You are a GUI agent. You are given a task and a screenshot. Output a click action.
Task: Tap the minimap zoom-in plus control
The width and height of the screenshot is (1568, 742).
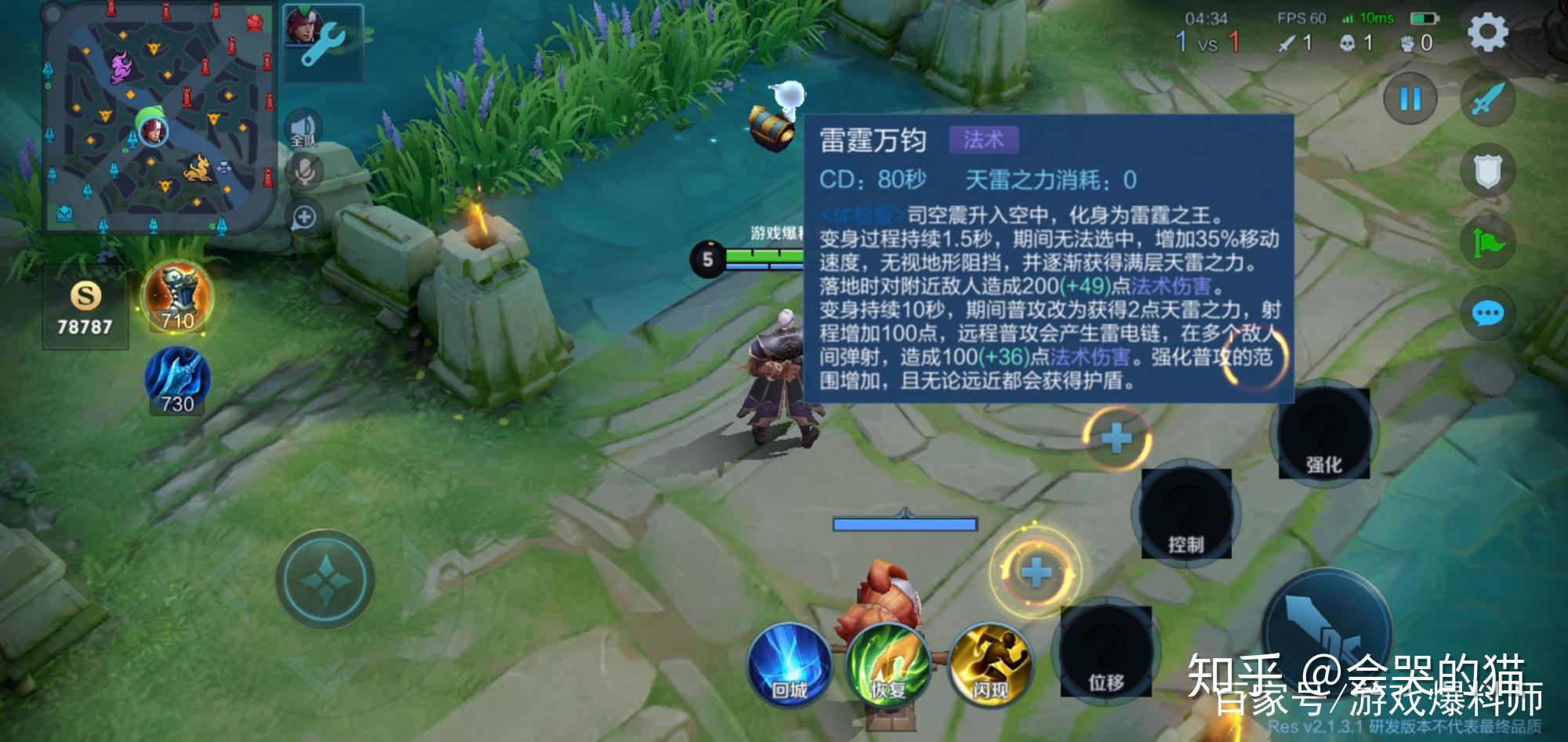(x=306, y=216)
